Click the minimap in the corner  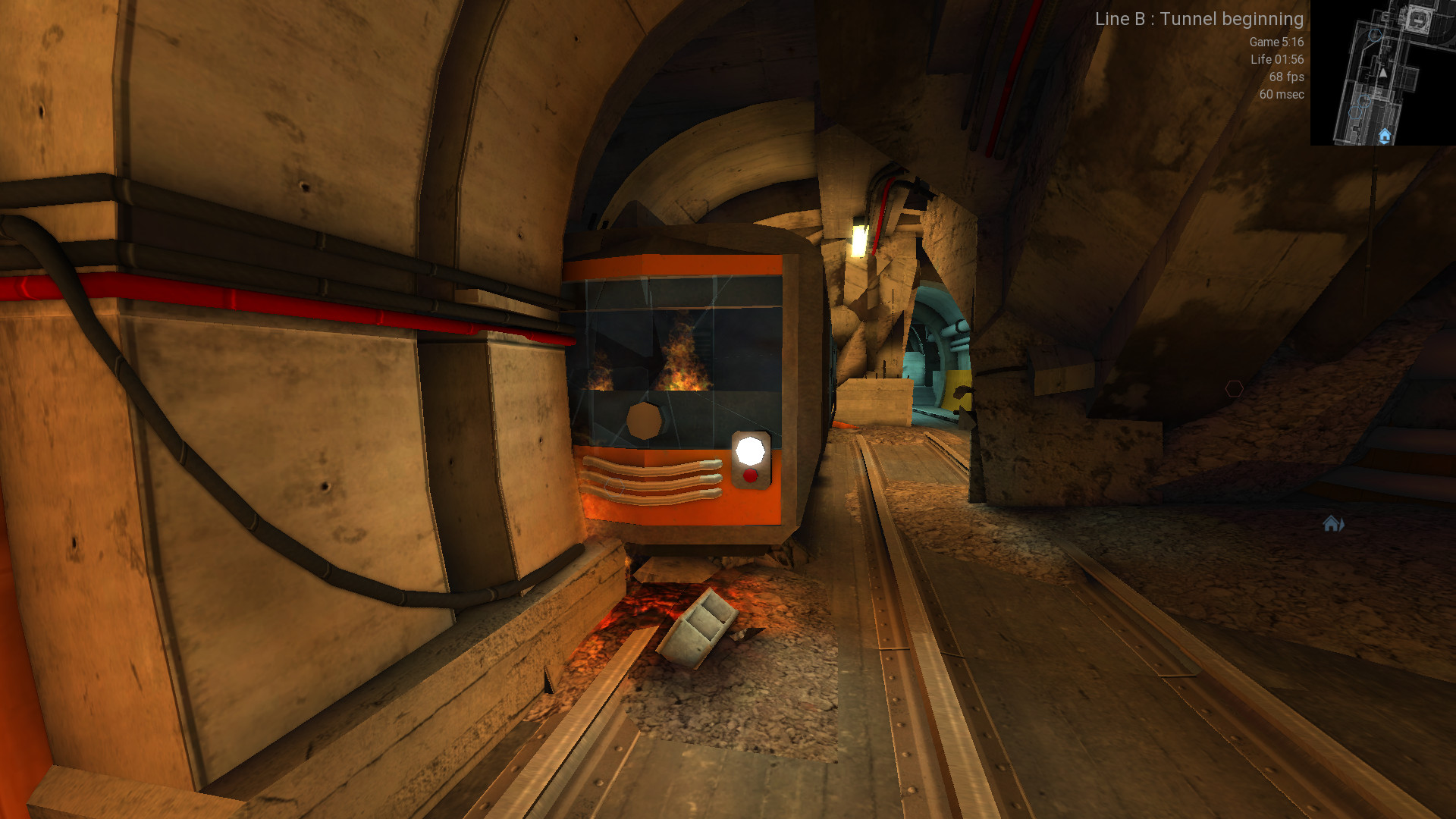coord(1382,72)
